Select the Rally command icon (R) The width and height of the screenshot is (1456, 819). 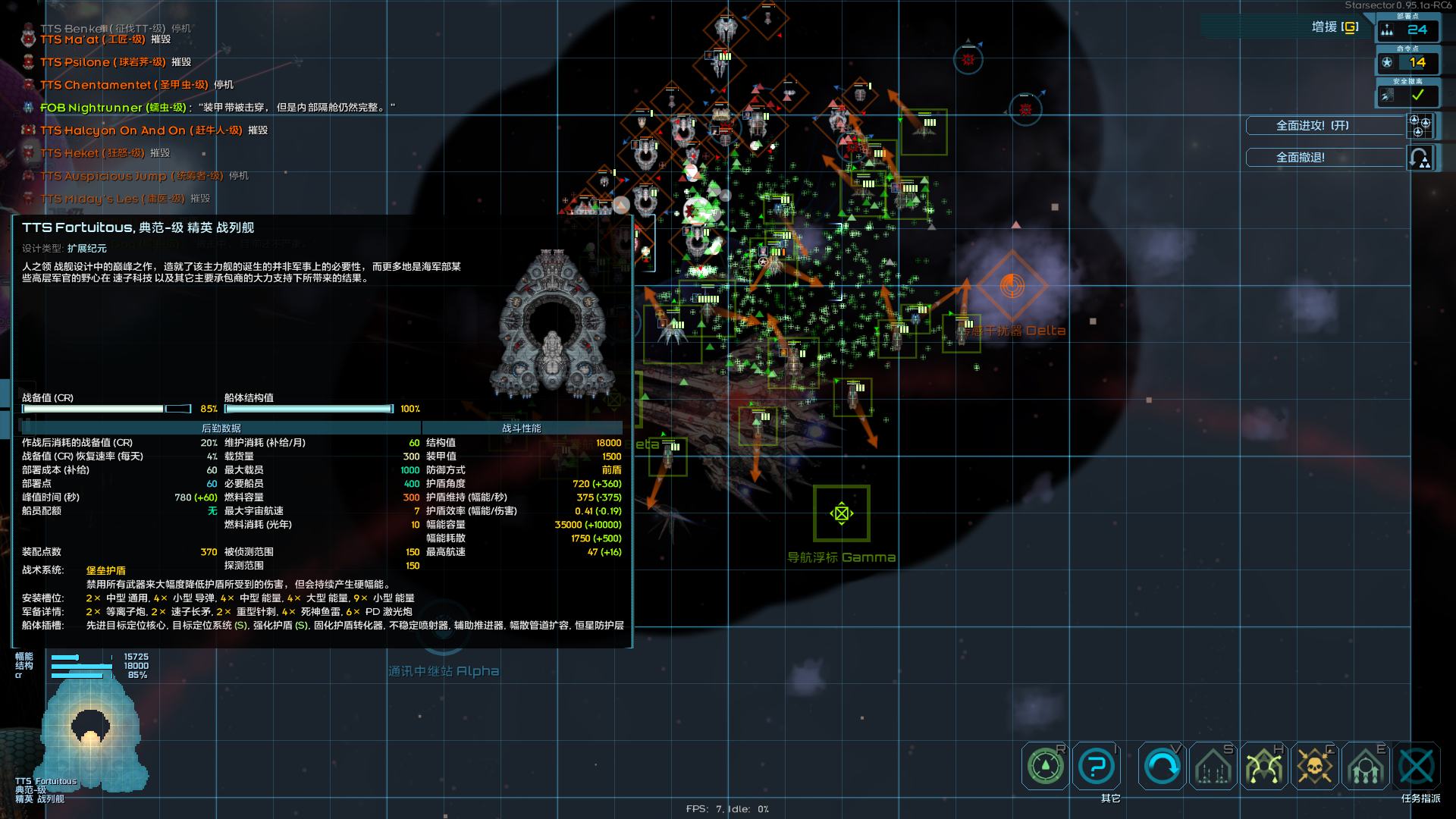1045,766
